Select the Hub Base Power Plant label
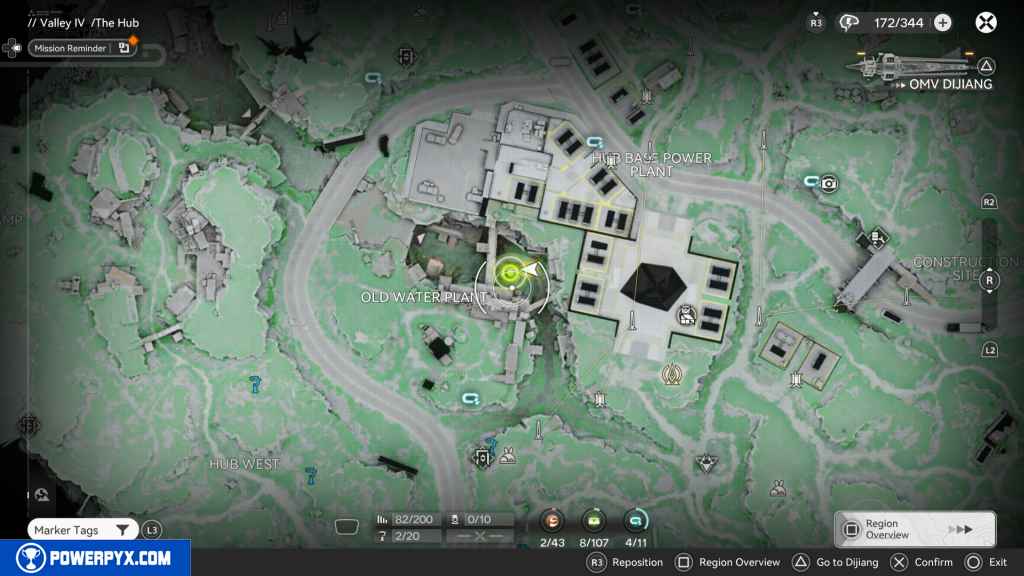This screenshot has width=1024, height=576. [651, 164]
